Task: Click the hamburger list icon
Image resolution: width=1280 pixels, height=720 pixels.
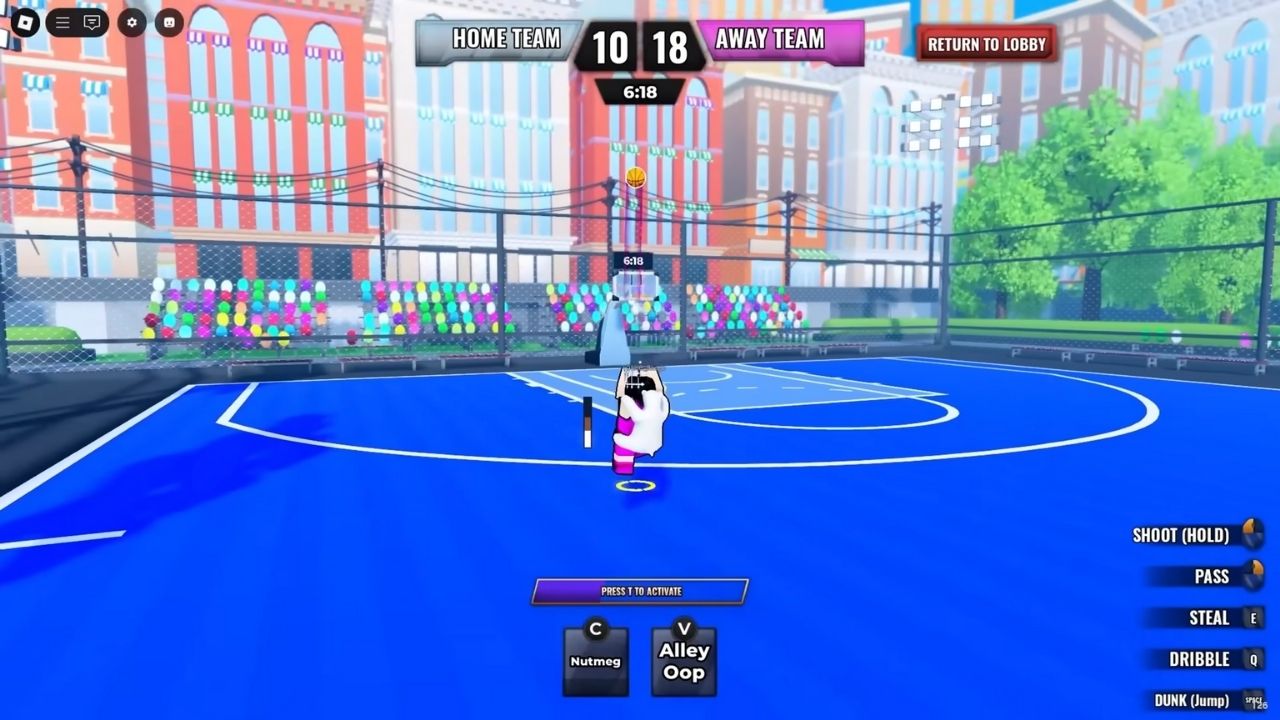Action: tap(62, 21)
